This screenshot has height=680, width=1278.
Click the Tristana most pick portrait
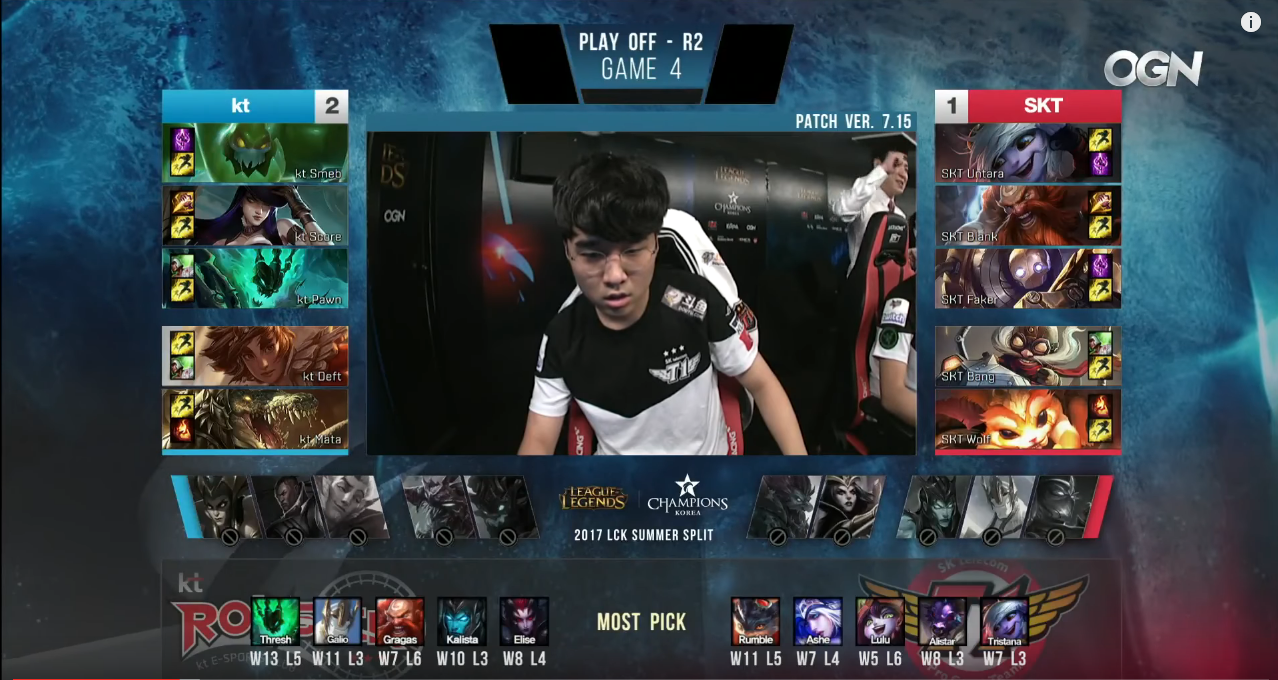click(x=1005, y=621)
